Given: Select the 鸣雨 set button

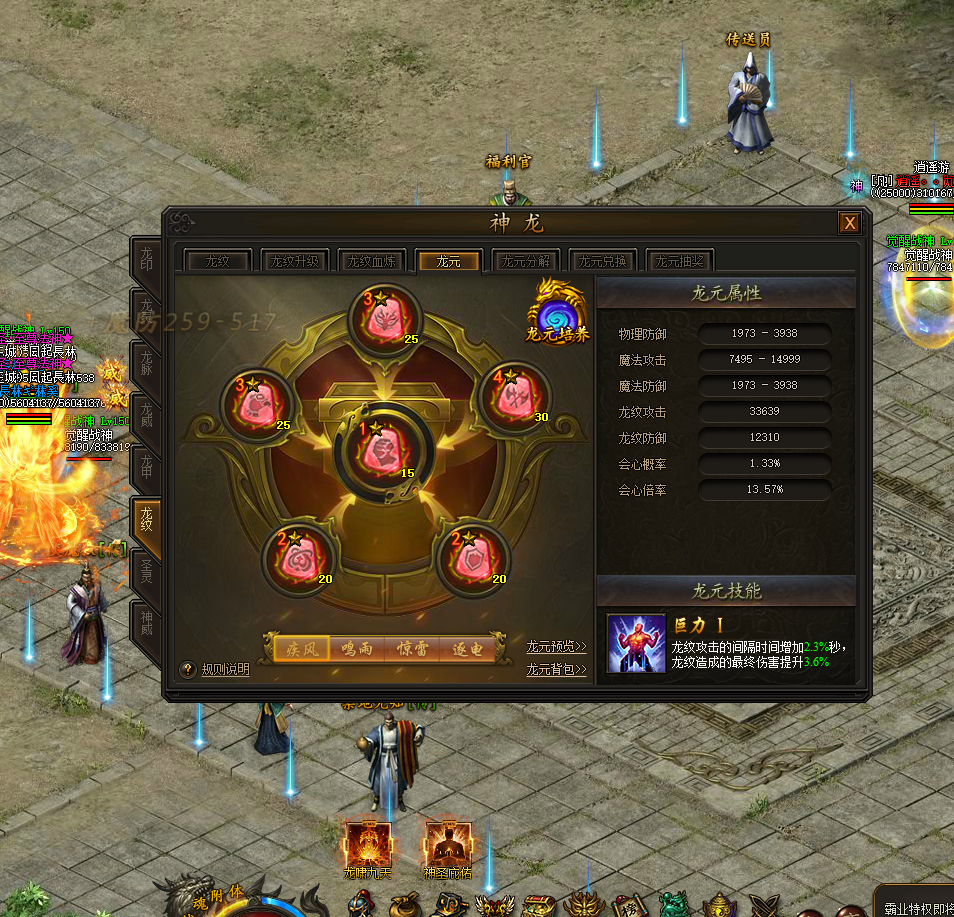Looking at the screenshot, I should (x=357, y=649).
